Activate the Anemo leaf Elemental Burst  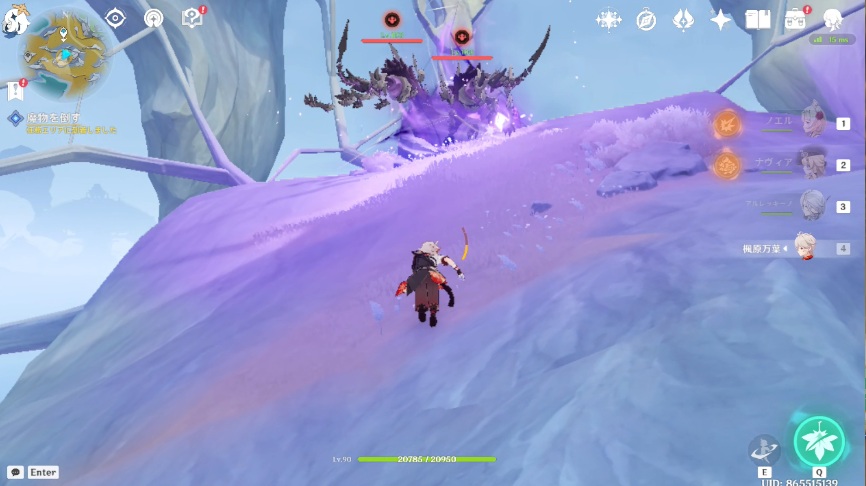pos(819,440)
